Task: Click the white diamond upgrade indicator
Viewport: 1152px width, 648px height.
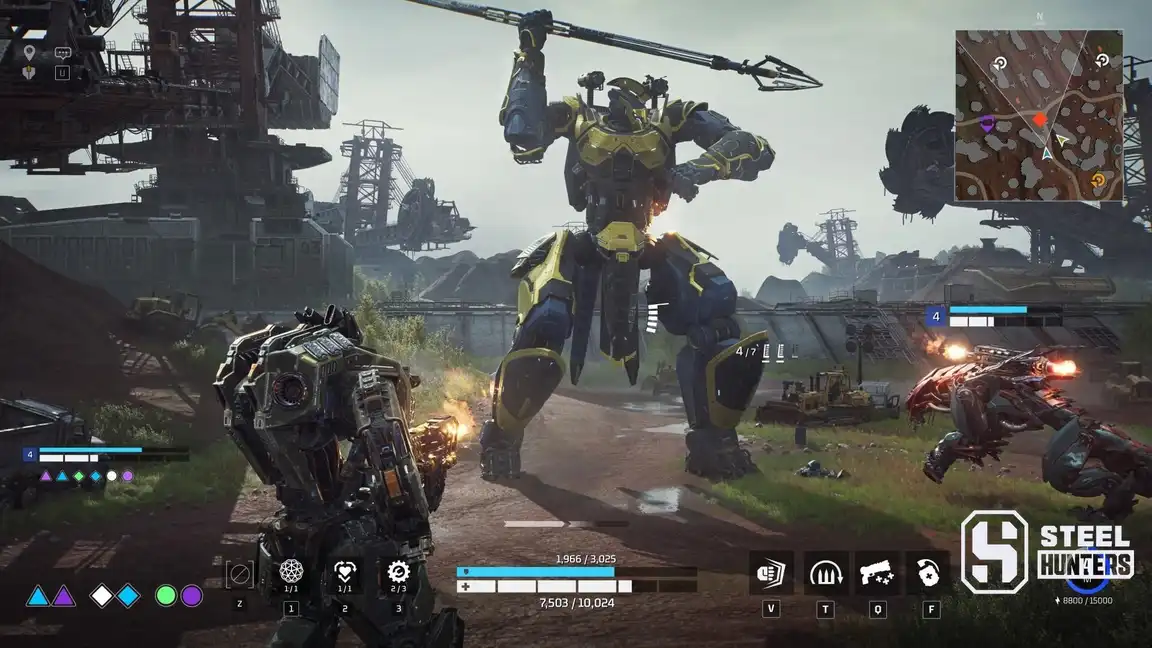Action: [x=102, y=596]
